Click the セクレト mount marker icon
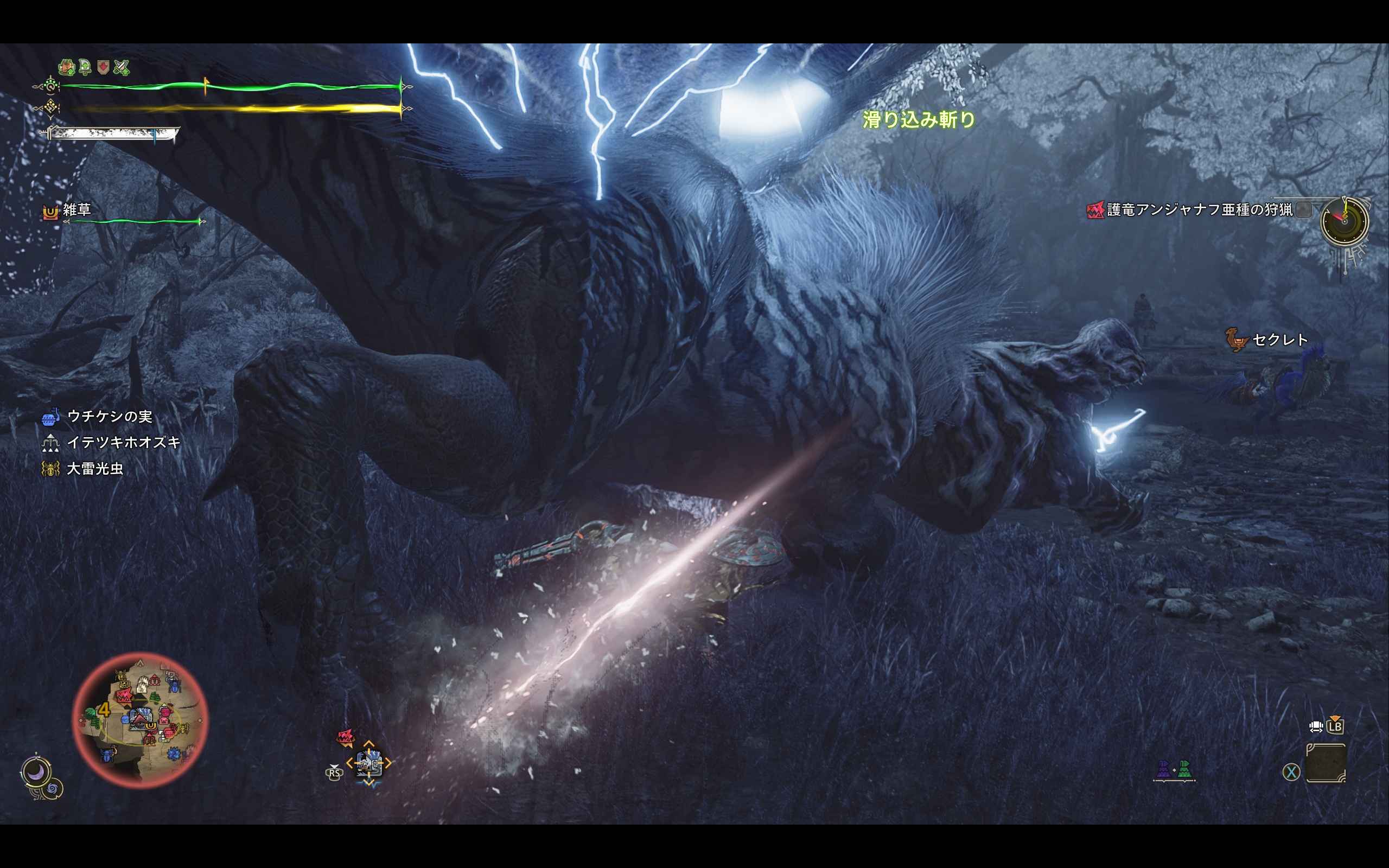Image resolution: width=1389 pixels, height=868 pixels. (1237, 340)
